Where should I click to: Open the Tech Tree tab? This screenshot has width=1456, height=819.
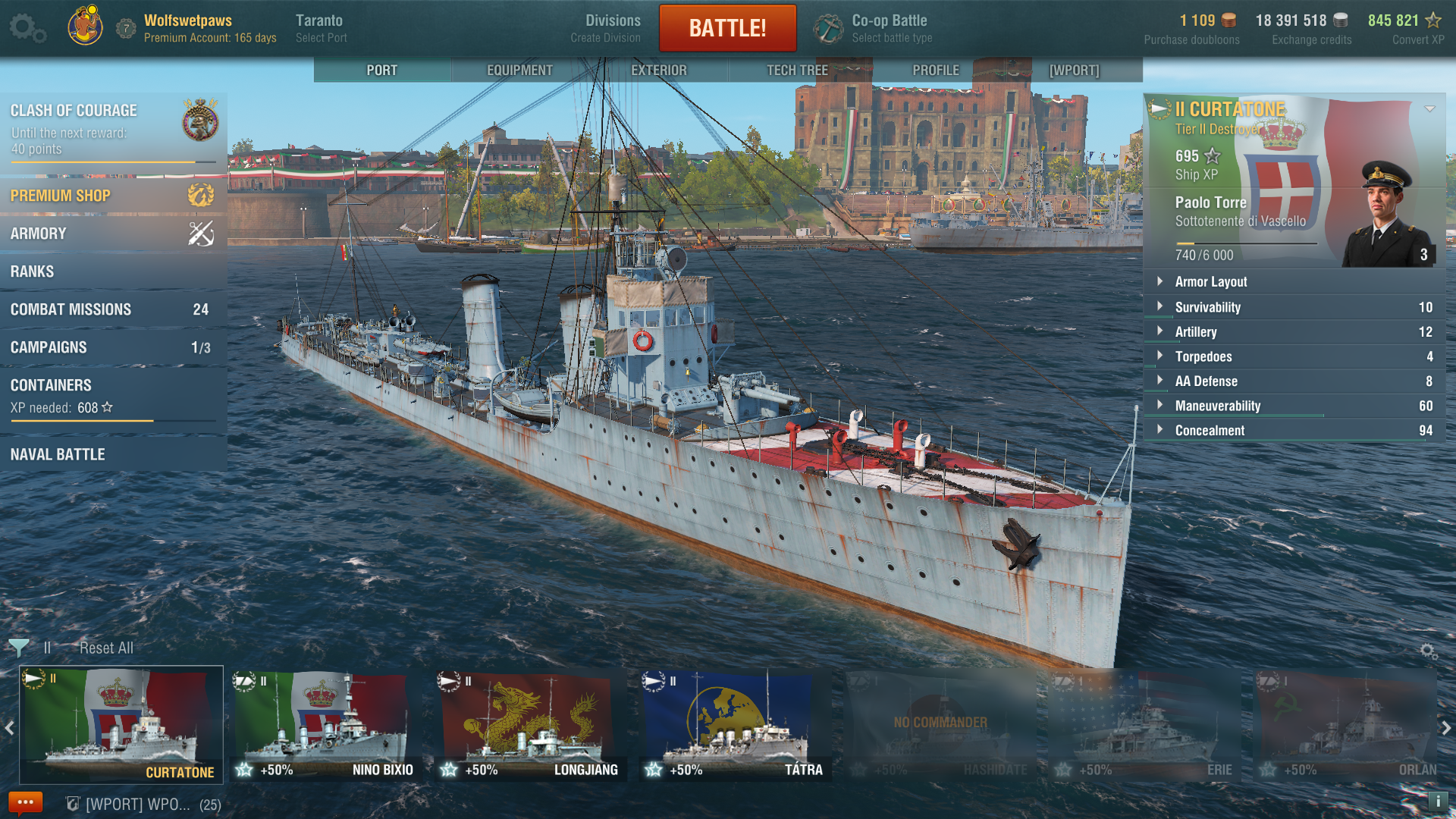coord(797,70)
